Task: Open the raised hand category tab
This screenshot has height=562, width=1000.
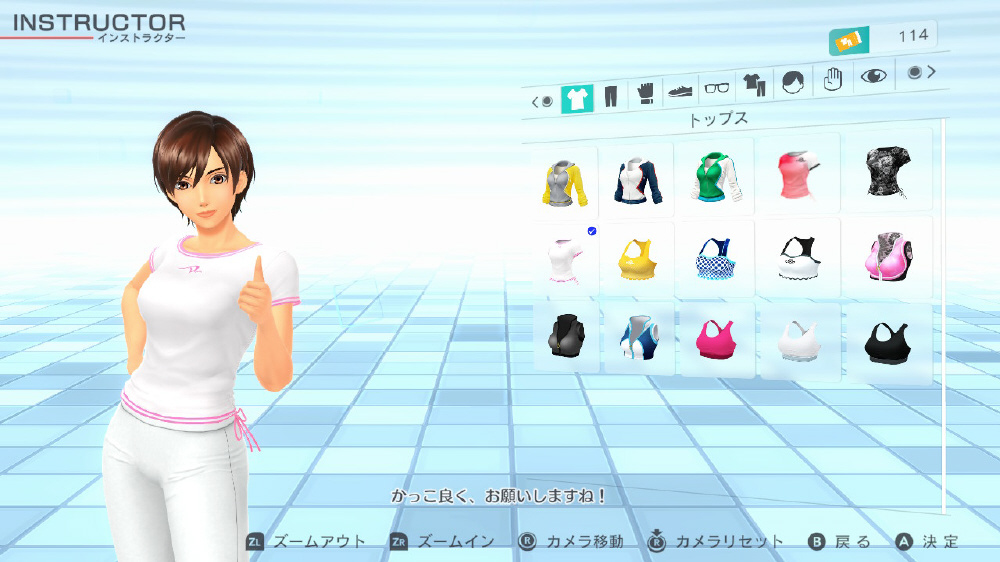Action: tap(833, 79)
